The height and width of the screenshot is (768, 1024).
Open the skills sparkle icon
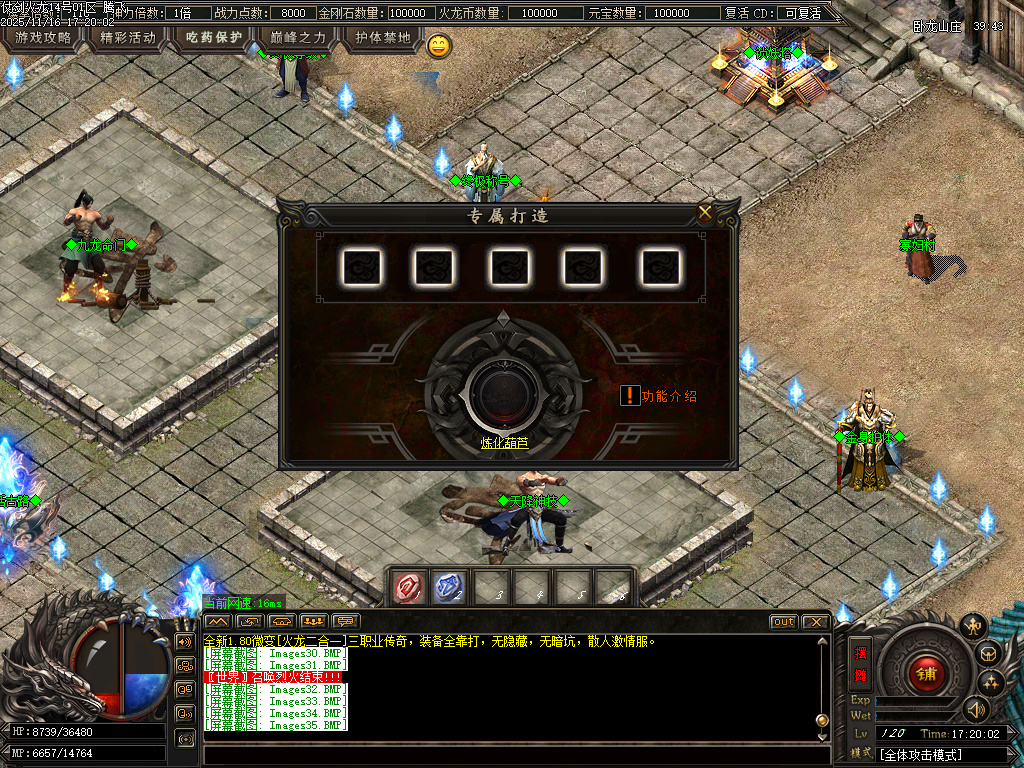[991, 683]
